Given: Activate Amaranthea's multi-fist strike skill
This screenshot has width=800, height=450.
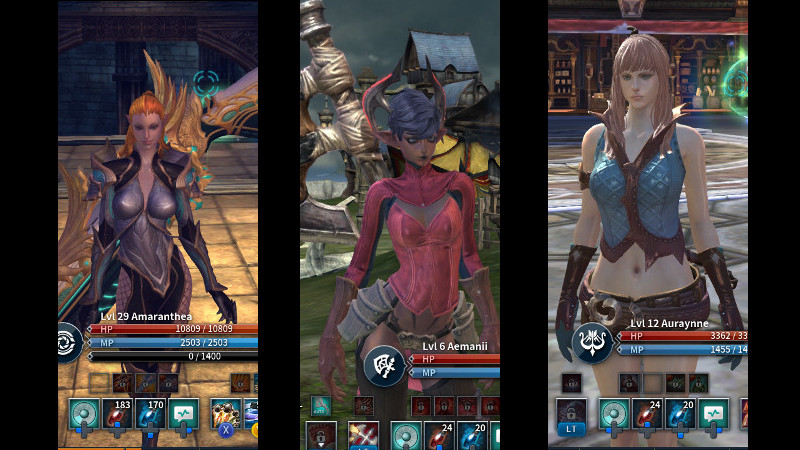Looking at the screenshot, I should tap(226, 414).
